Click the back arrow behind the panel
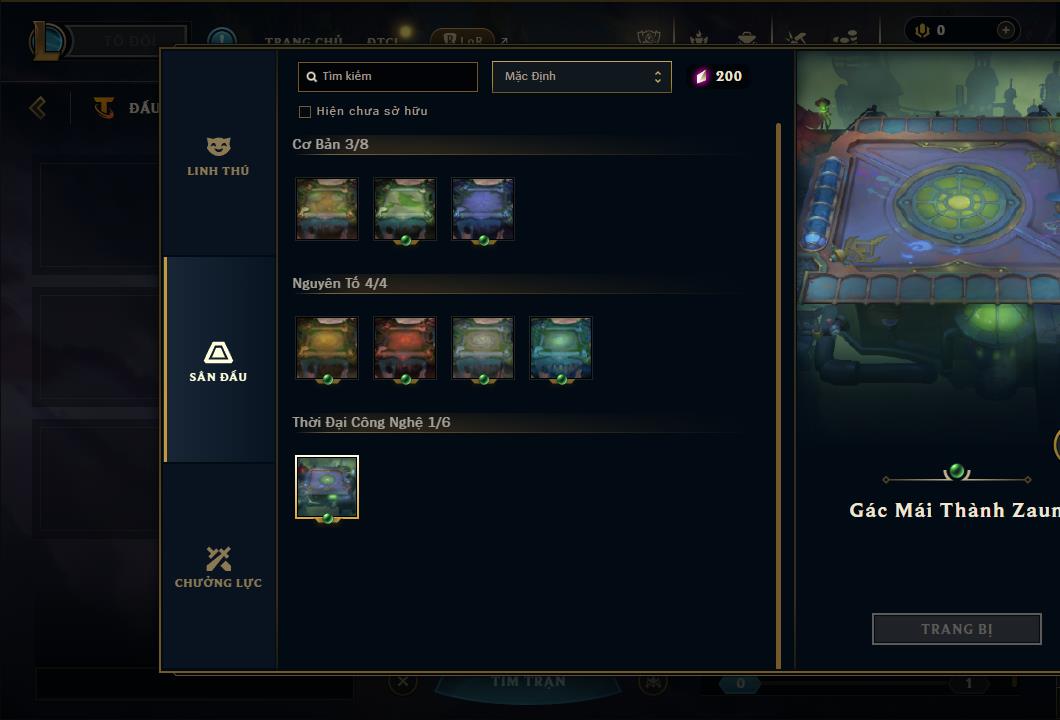1060x720 pixels. click(38, 107)
